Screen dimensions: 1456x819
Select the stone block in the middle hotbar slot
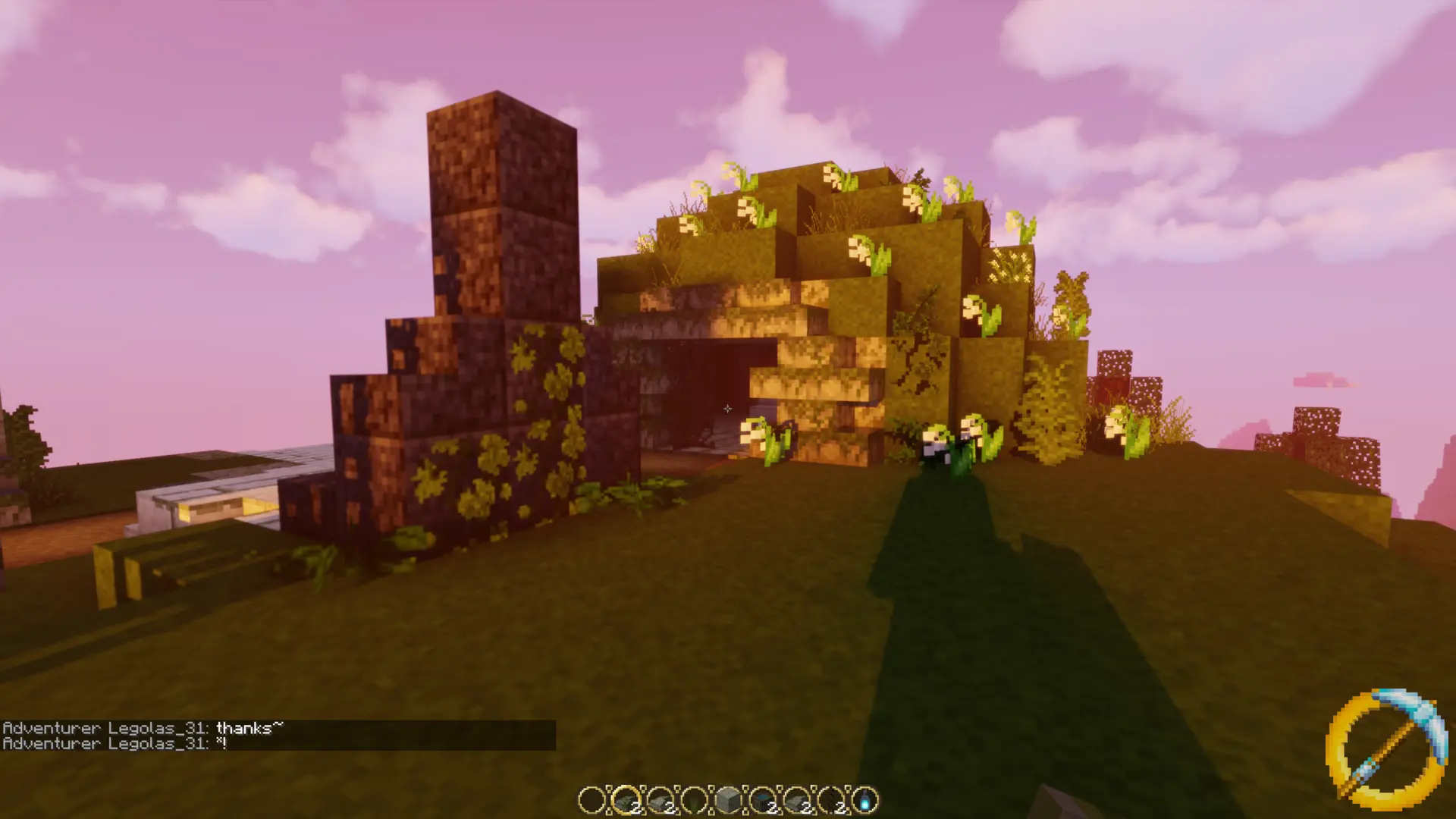click(x=729, y=799)
